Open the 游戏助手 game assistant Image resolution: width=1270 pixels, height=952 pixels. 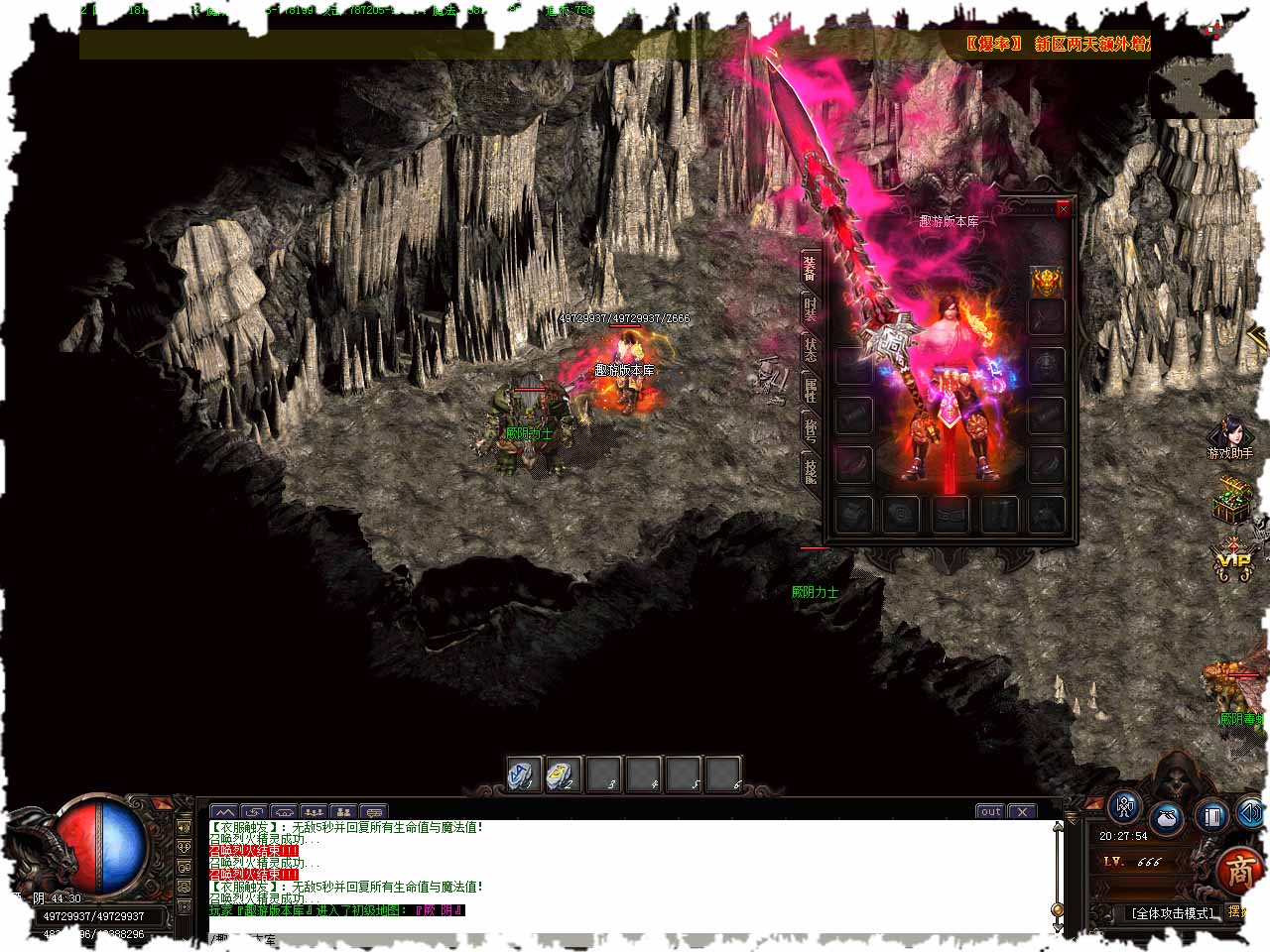pos(1230,437)
